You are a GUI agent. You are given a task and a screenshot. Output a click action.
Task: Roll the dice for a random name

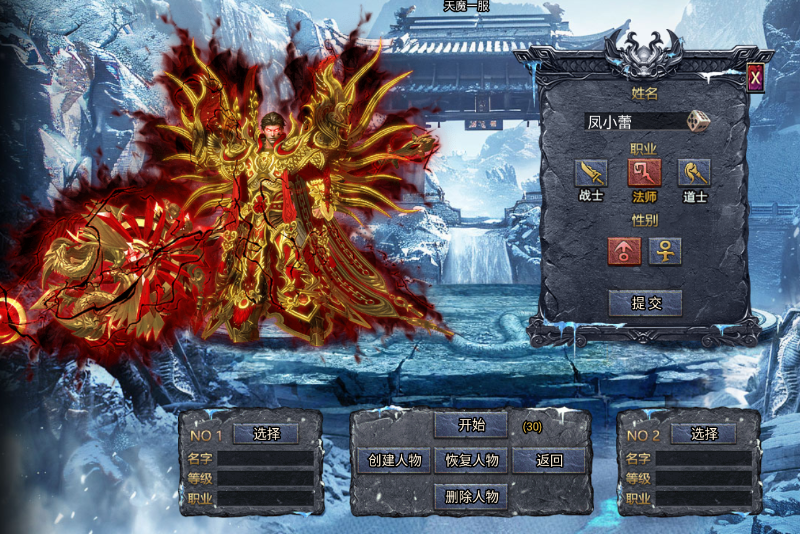coord(700,121)
